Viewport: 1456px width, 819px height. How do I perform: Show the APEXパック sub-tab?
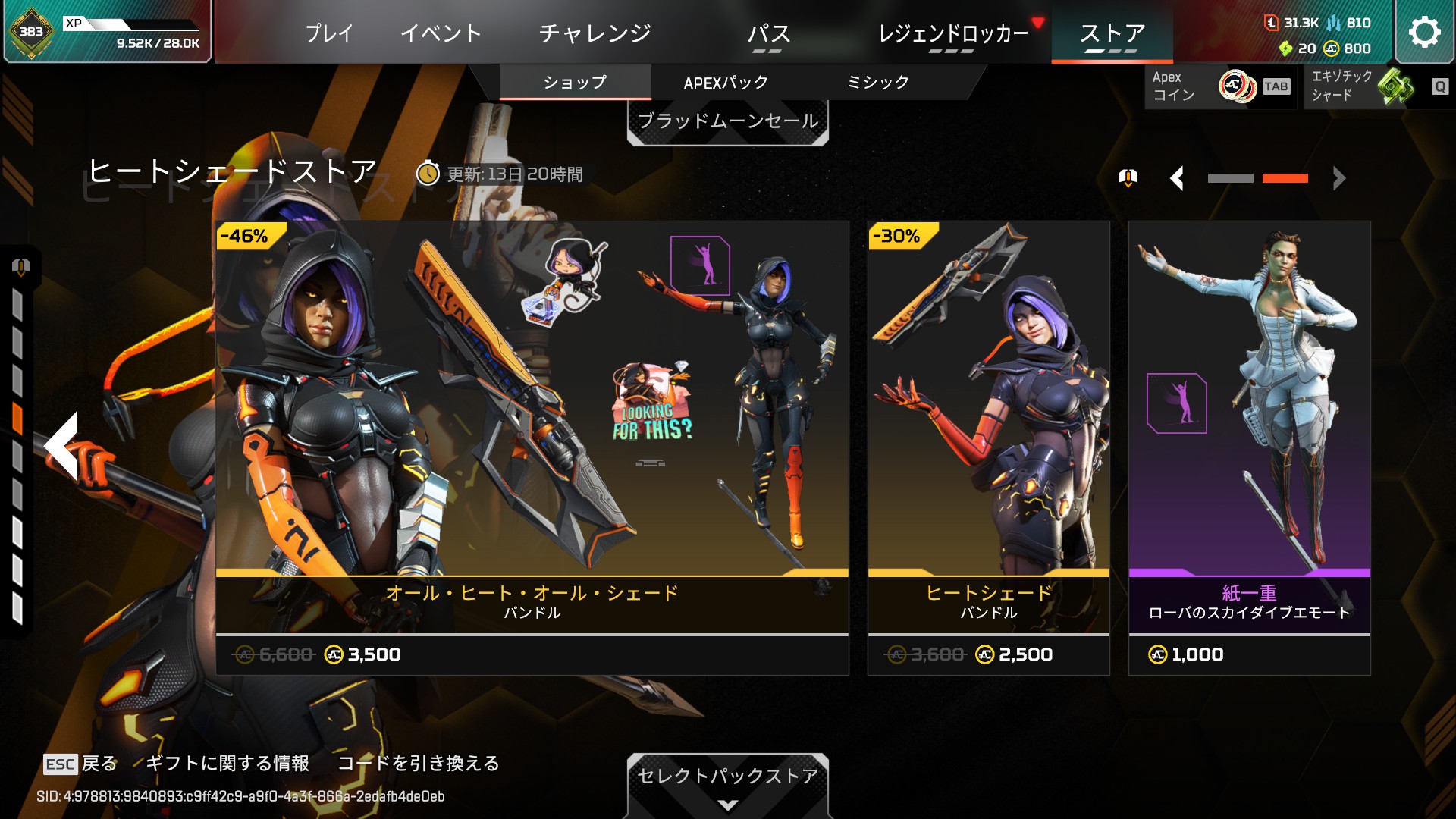(726, 82)
